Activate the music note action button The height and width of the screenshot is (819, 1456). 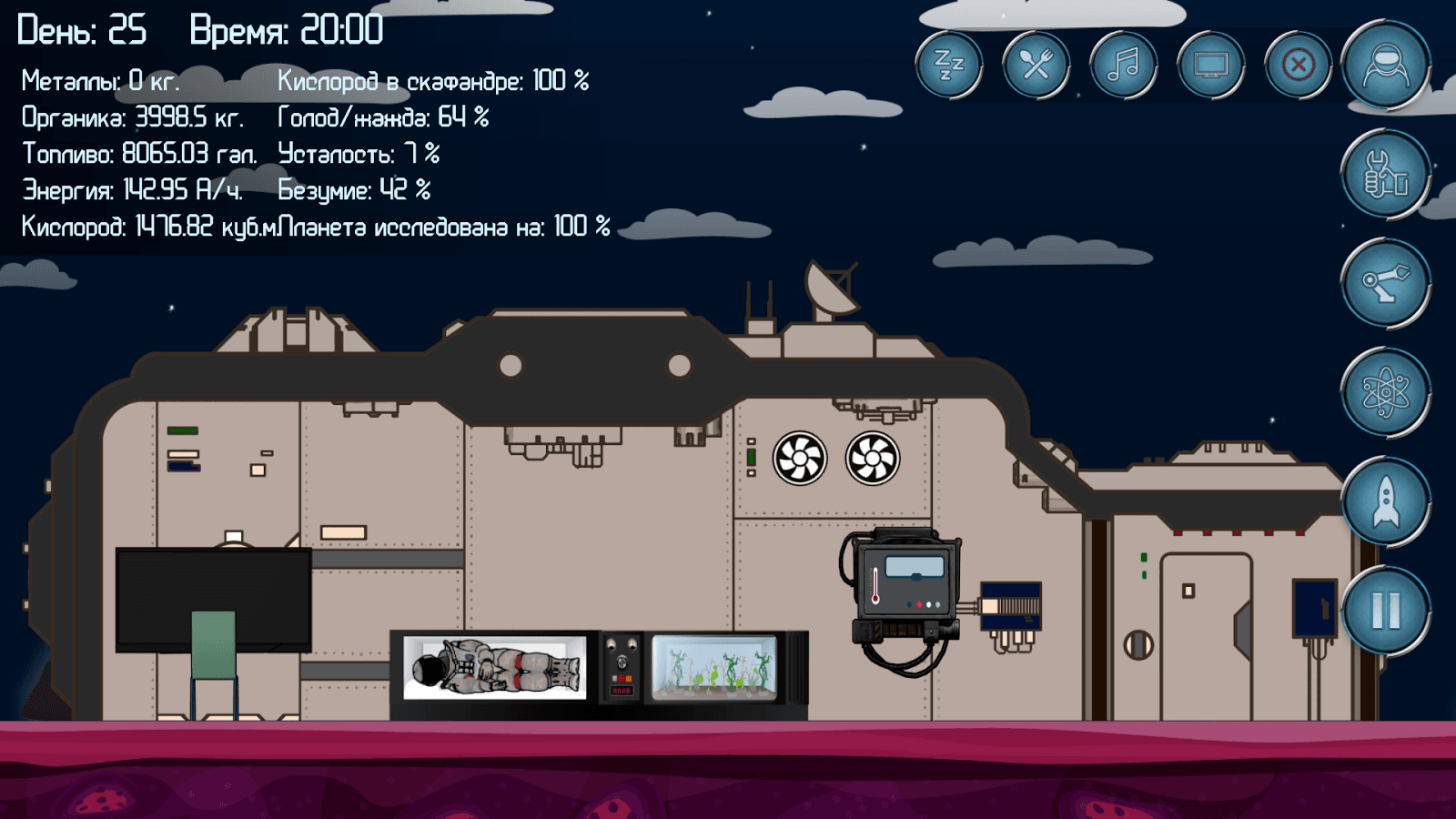(1123, 65)
